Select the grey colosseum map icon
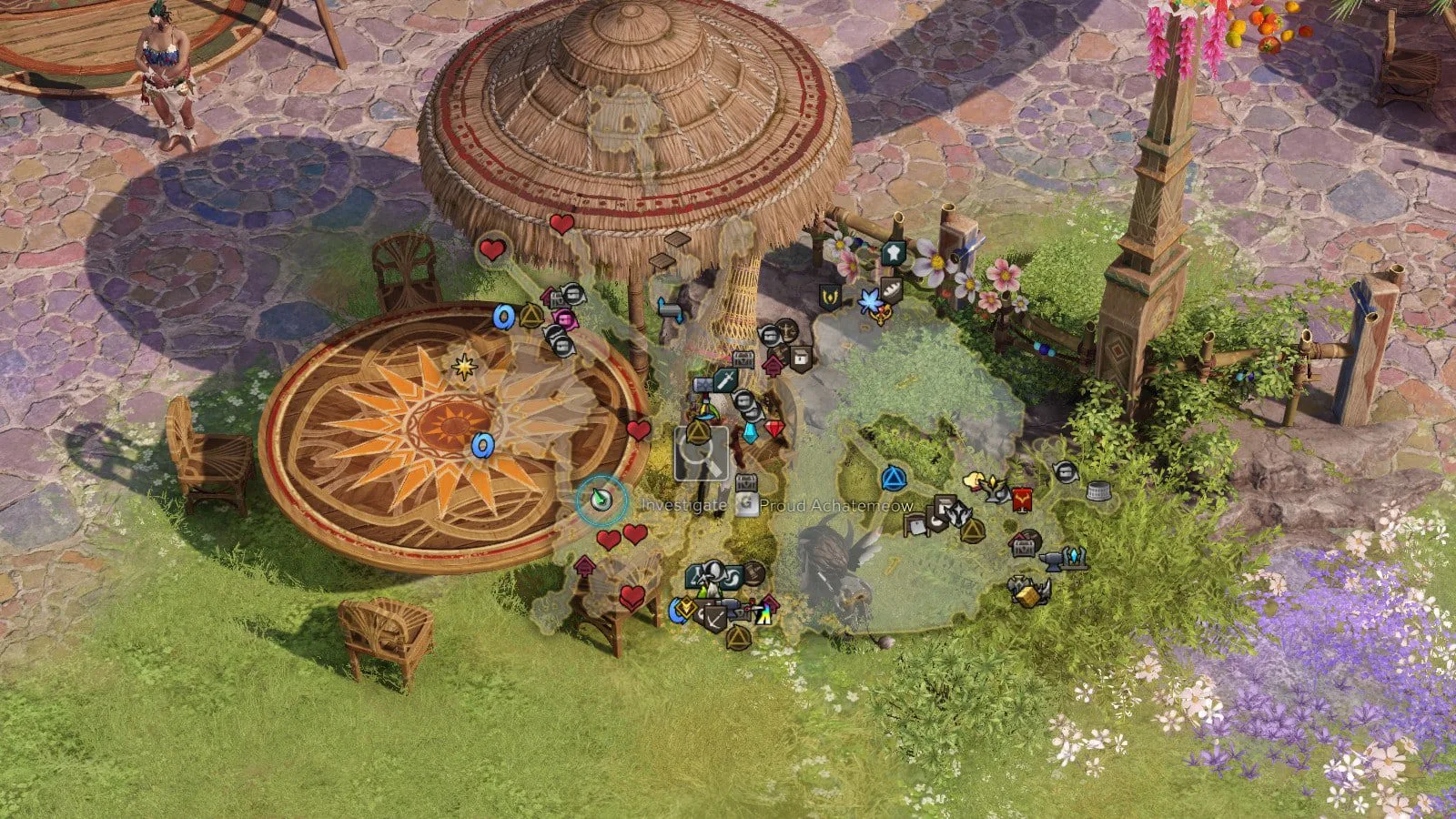 click(1100, 490)
